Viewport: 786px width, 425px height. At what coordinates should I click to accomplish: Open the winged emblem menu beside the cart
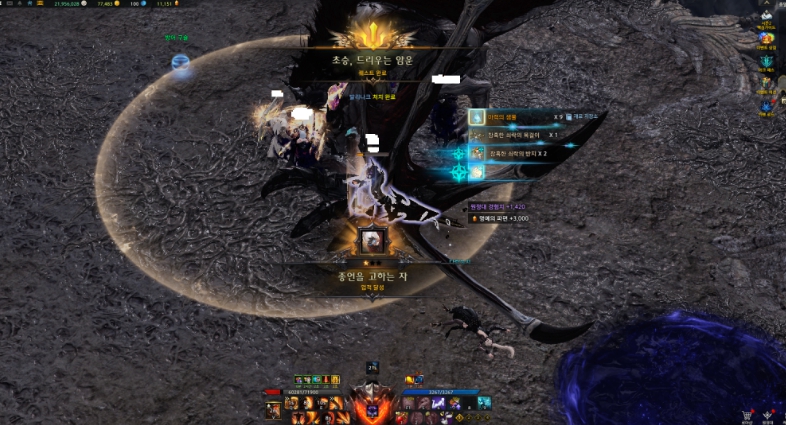(767, 414)
